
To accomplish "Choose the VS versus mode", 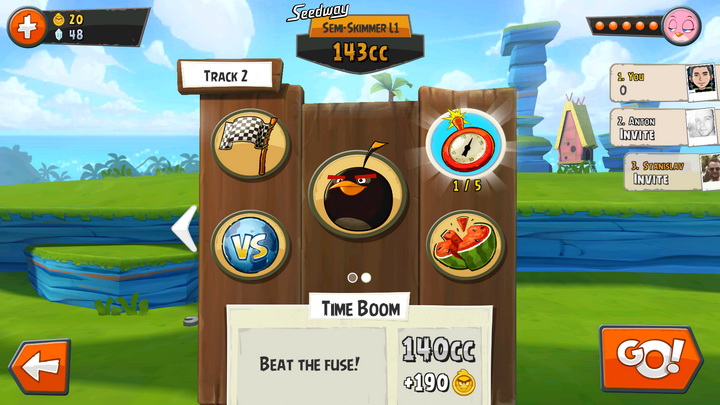I will click(x=250, y=245).
